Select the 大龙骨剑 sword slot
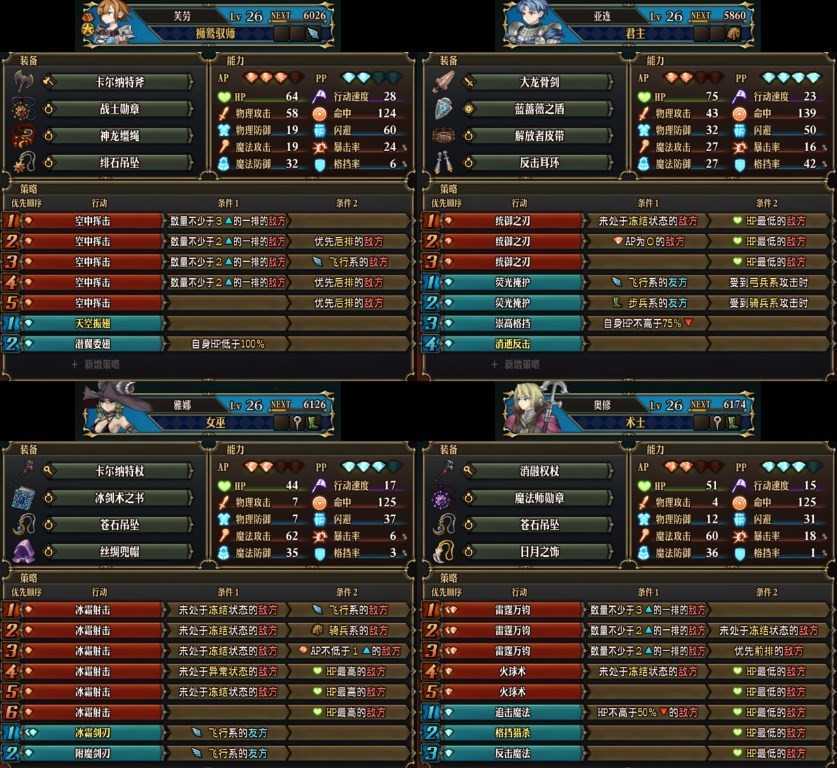This screenshot has width=837, height=768. coord(542,82)
